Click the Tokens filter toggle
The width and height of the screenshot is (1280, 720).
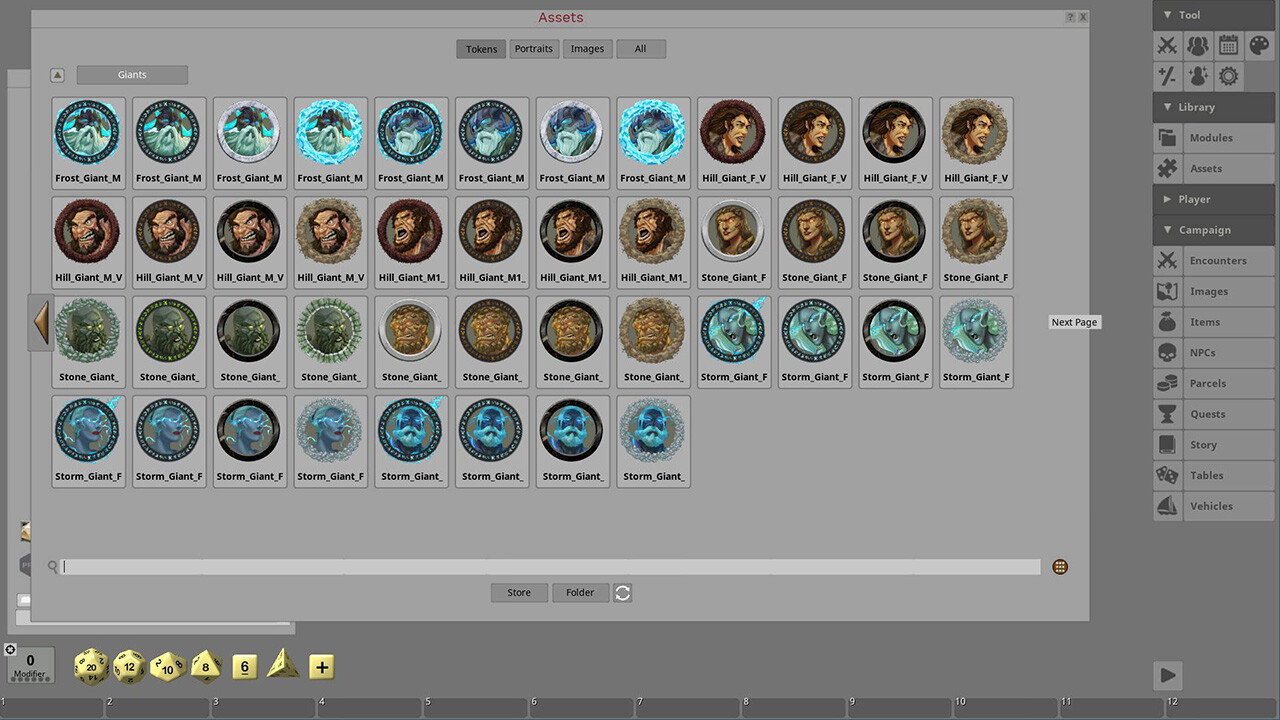(481, 48)
